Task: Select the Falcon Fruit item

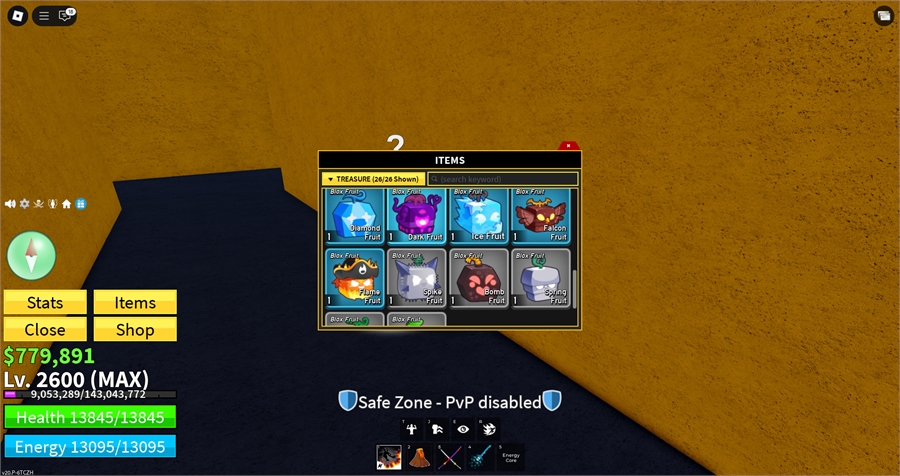Action: [x=540, y=215]
